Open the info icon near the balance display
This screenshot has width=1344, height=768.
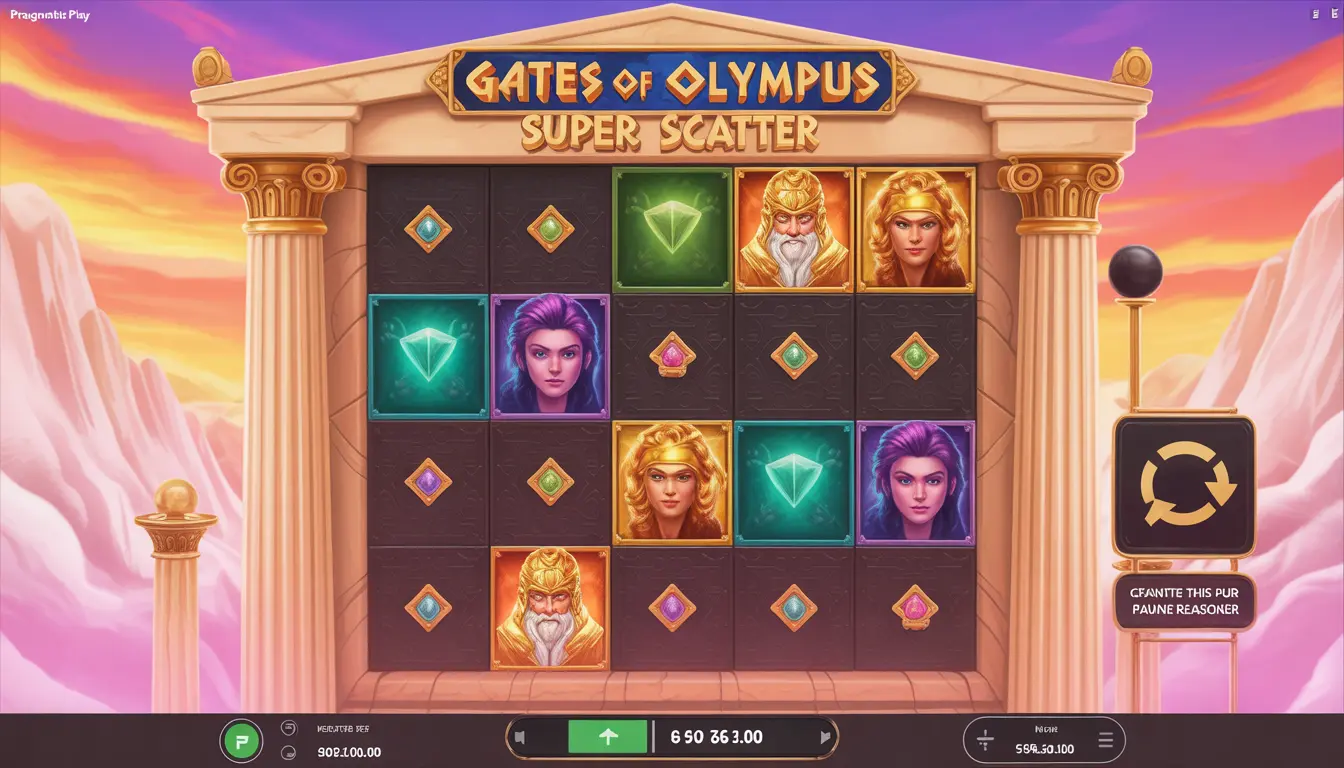pos(287,752)
